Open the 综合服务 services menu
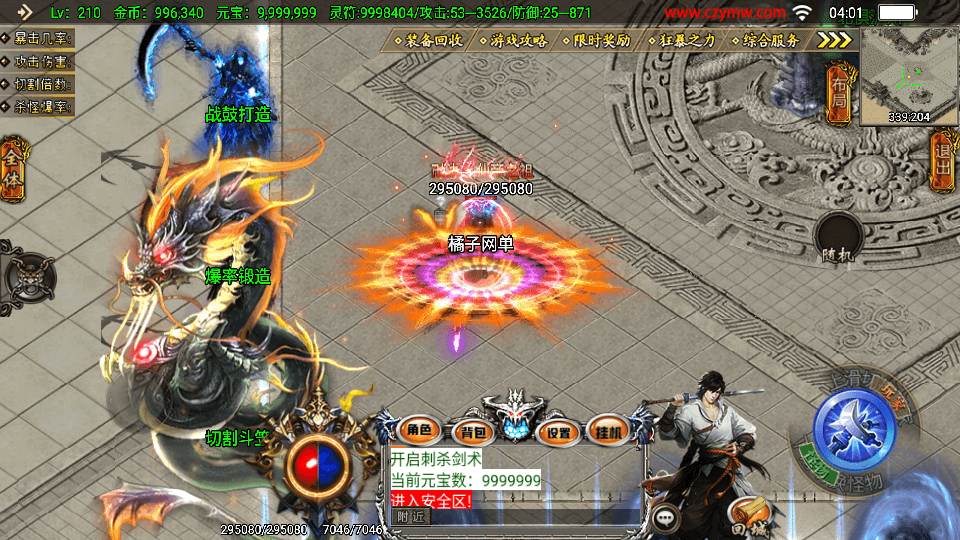This screenshot has height=540, width=960. 766,41
